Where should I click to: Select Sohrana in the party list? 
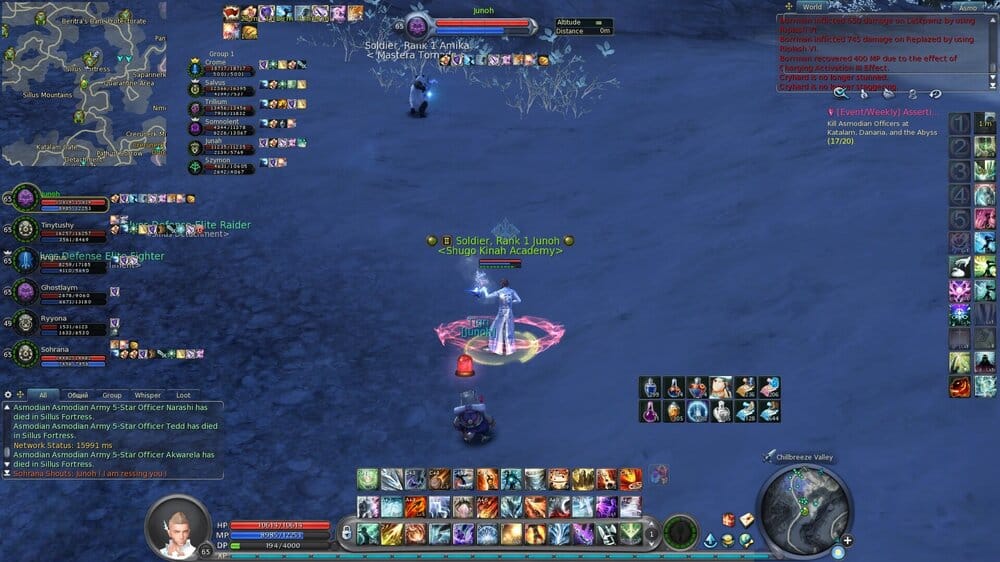tap(25, 354)
